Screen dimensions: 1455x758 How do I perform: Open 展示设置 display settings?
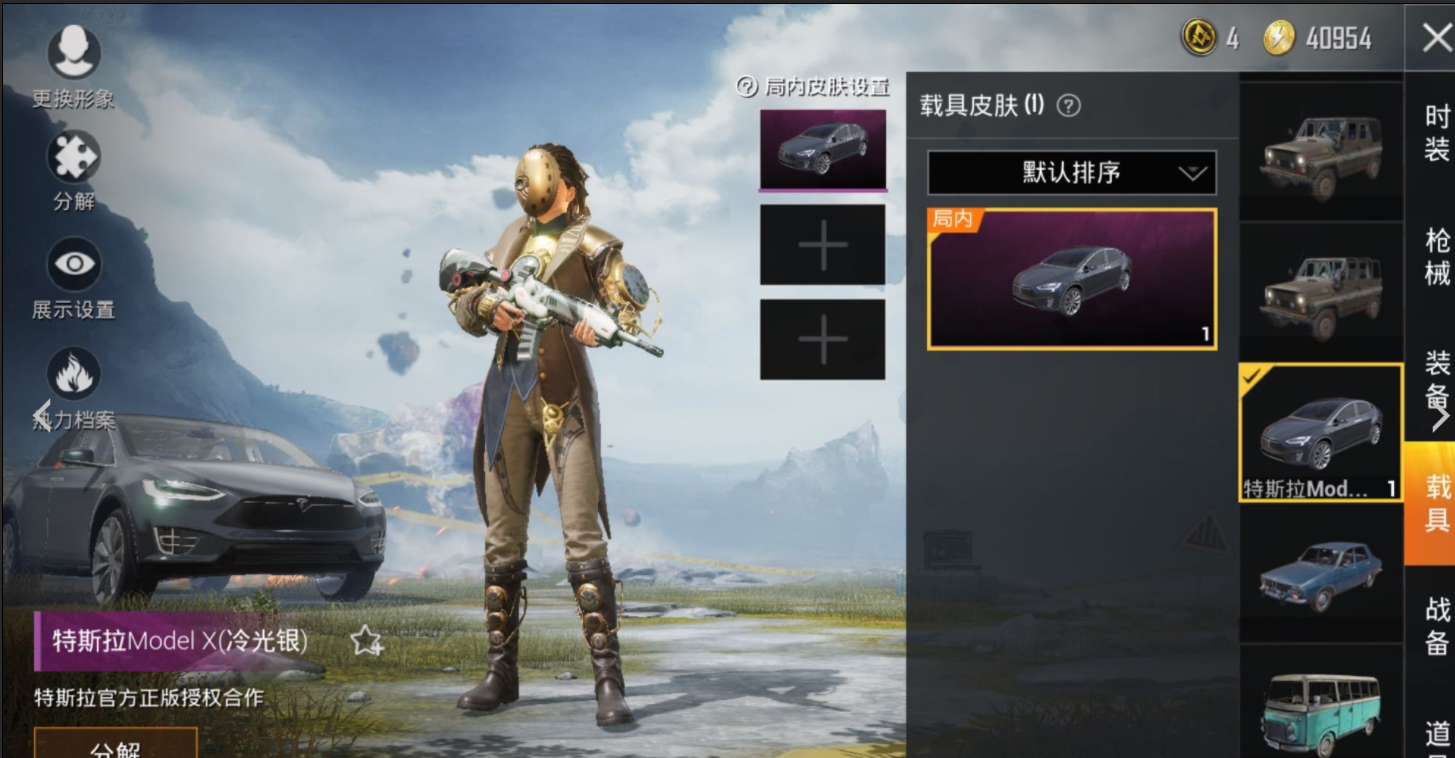tap(74, 265)
